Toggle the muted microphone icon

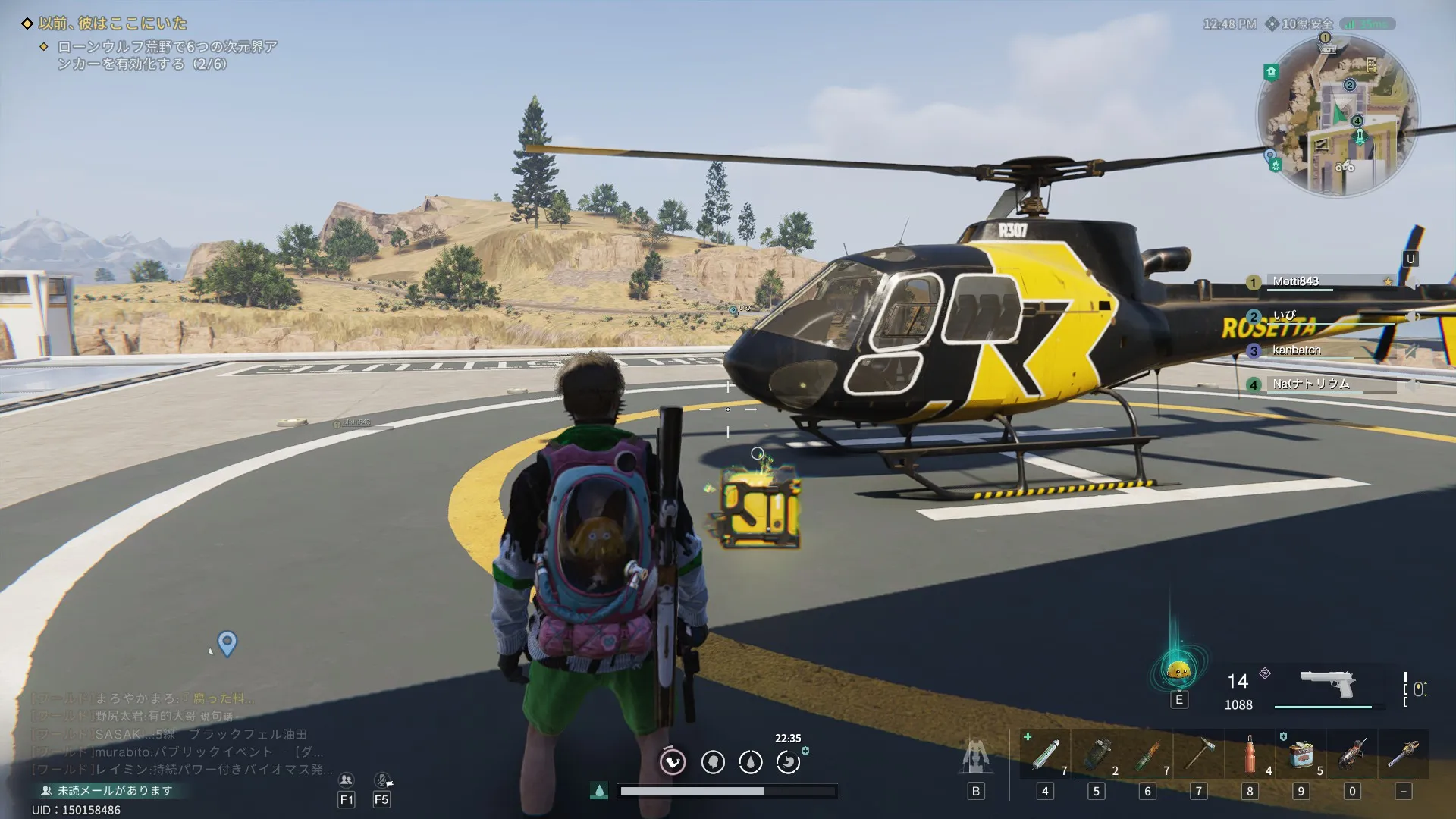(382, 780)
